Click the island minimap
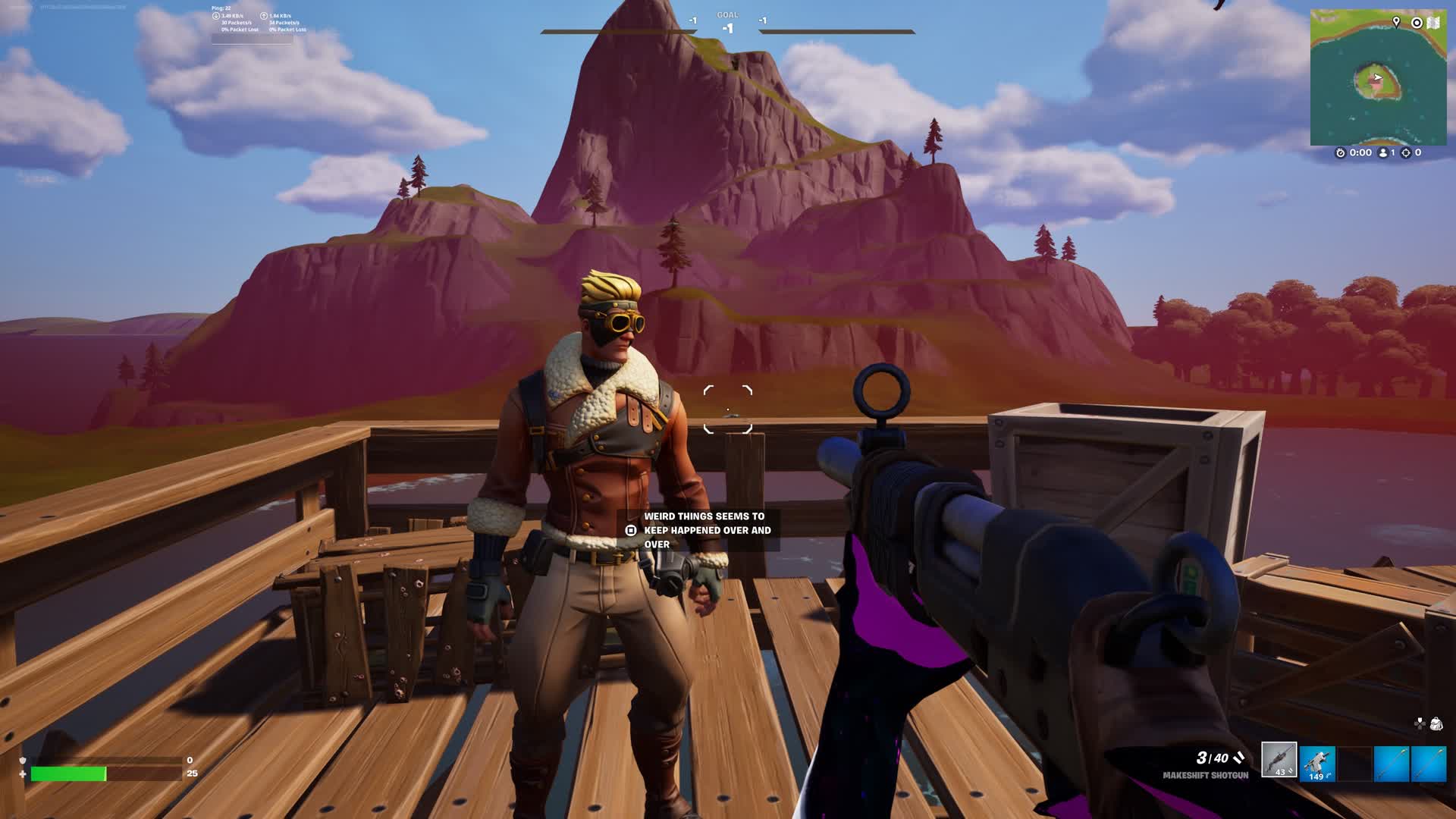Image resolution: width=1456 pixels, height=819 pixels. 1377,83
